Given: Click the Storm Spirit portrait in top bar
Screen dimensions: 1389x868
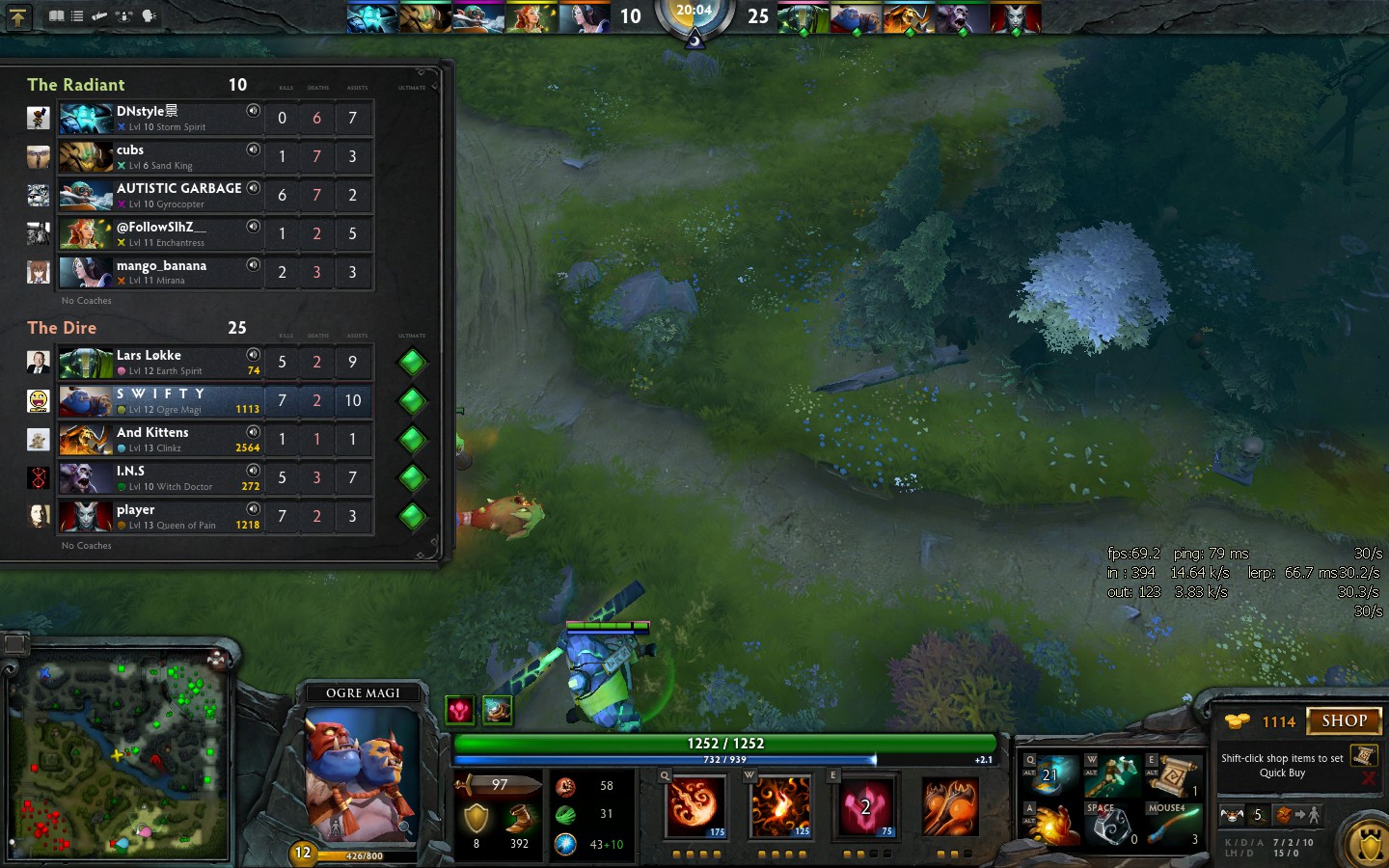Looking at the screenshot, I should (x=371, y=18).
